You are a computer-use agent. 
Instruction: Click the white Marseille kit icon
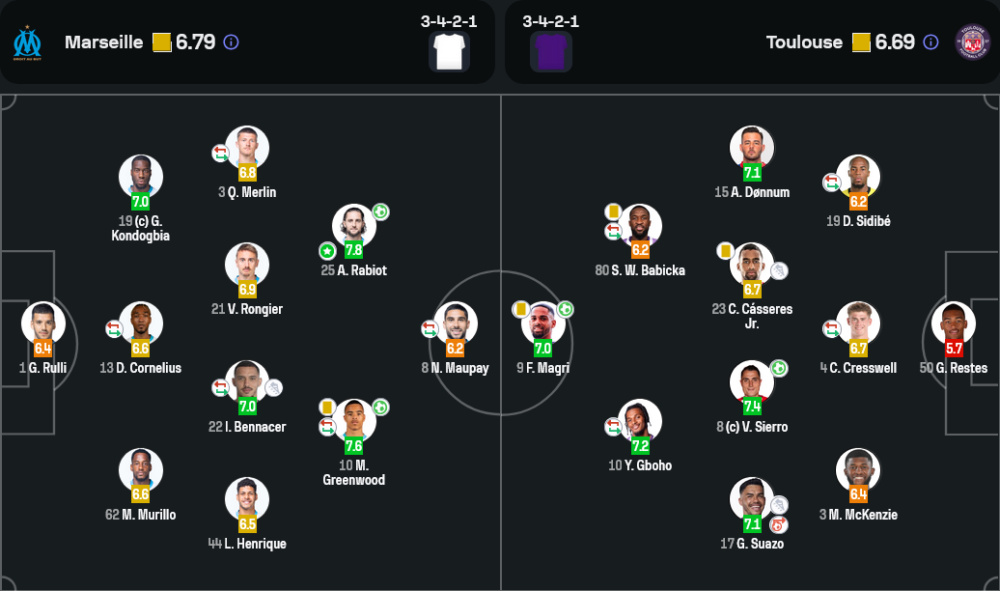tap(449, 51)
